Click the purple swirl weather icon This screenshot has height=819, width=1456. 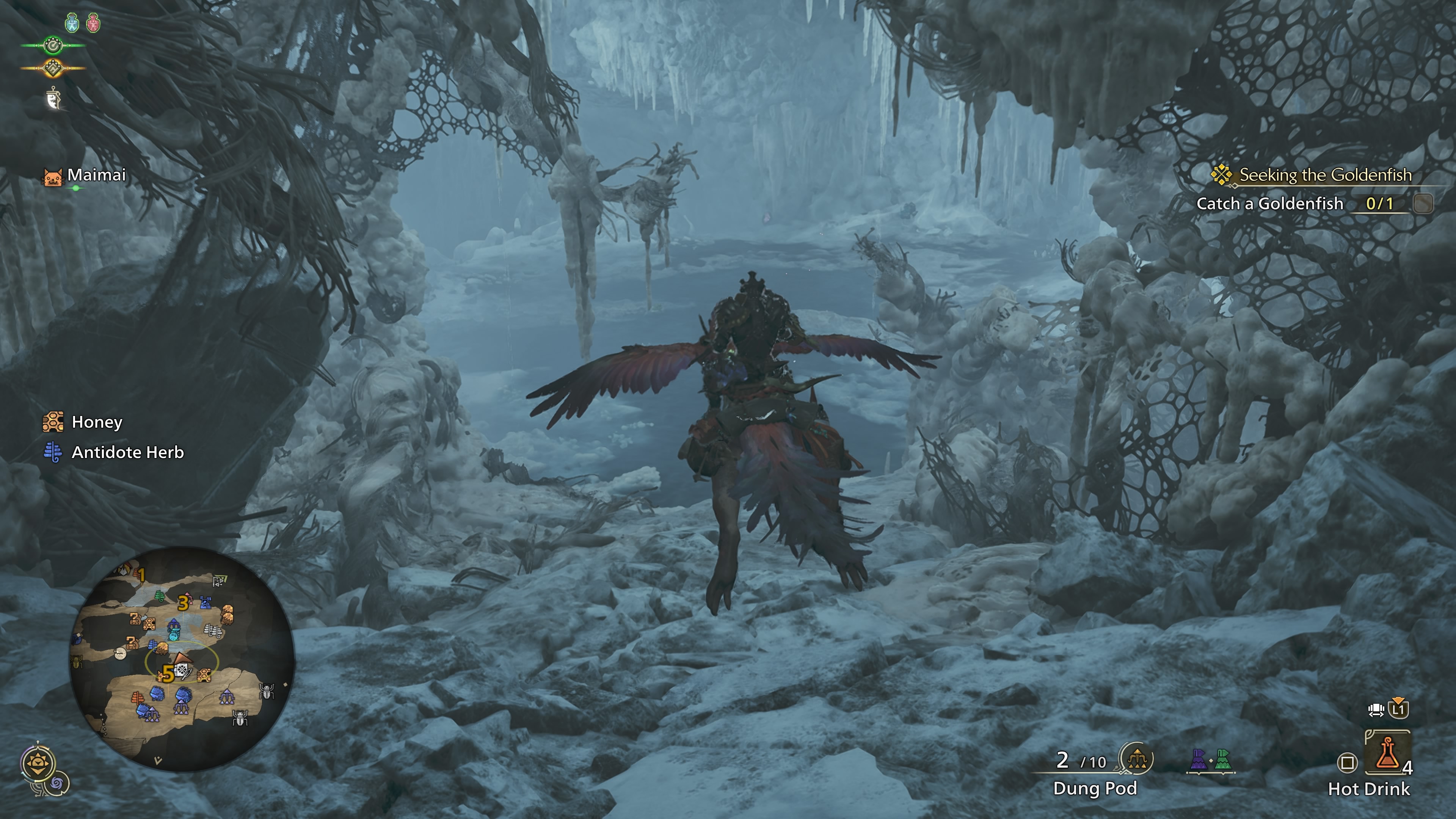click(58, 784)
